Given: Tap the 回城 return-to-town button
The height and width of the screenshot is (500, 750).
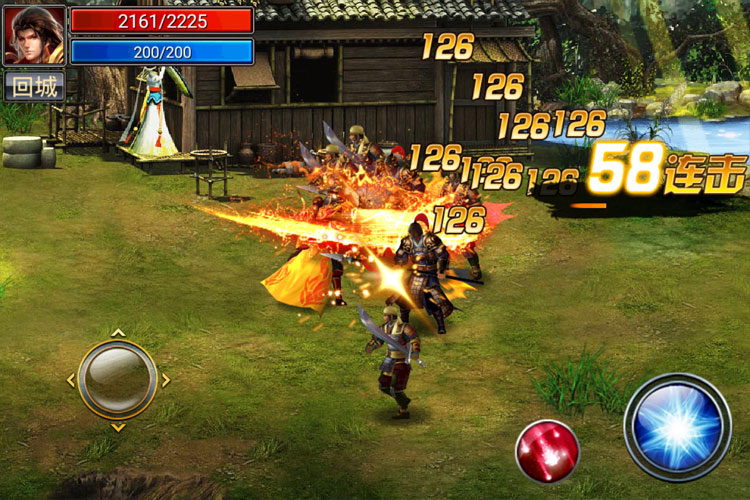Looking at the screenshot, I should coord(34,87).
